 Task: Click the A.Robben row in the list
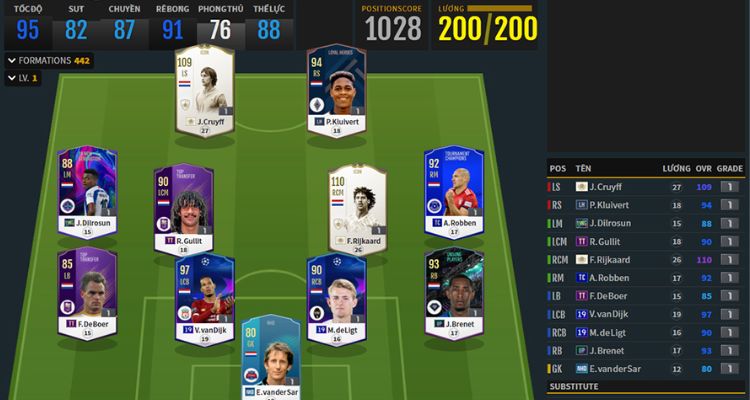646,277
